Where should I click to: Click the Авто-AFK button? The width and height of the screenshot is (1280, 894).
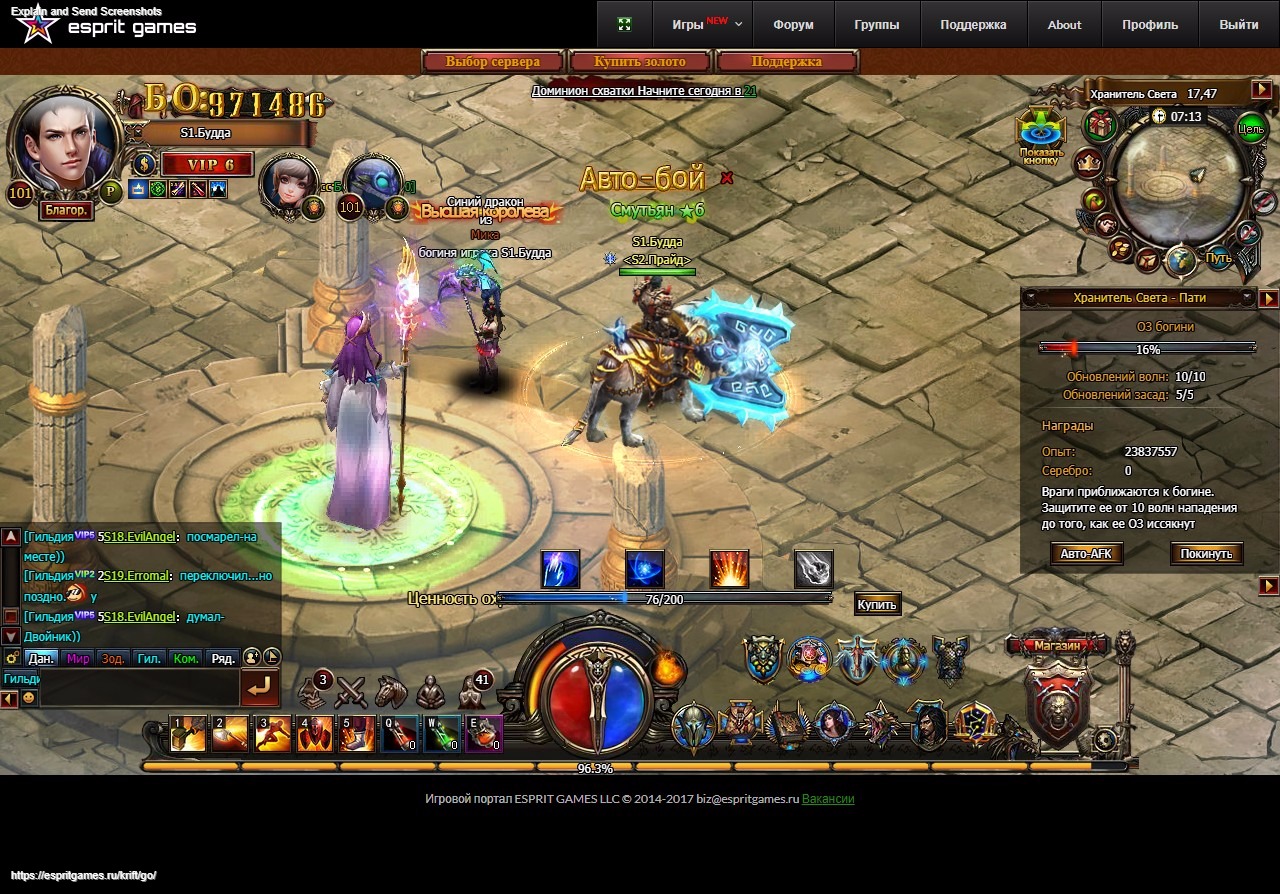pyautogui.click(x=1087, y=553)
